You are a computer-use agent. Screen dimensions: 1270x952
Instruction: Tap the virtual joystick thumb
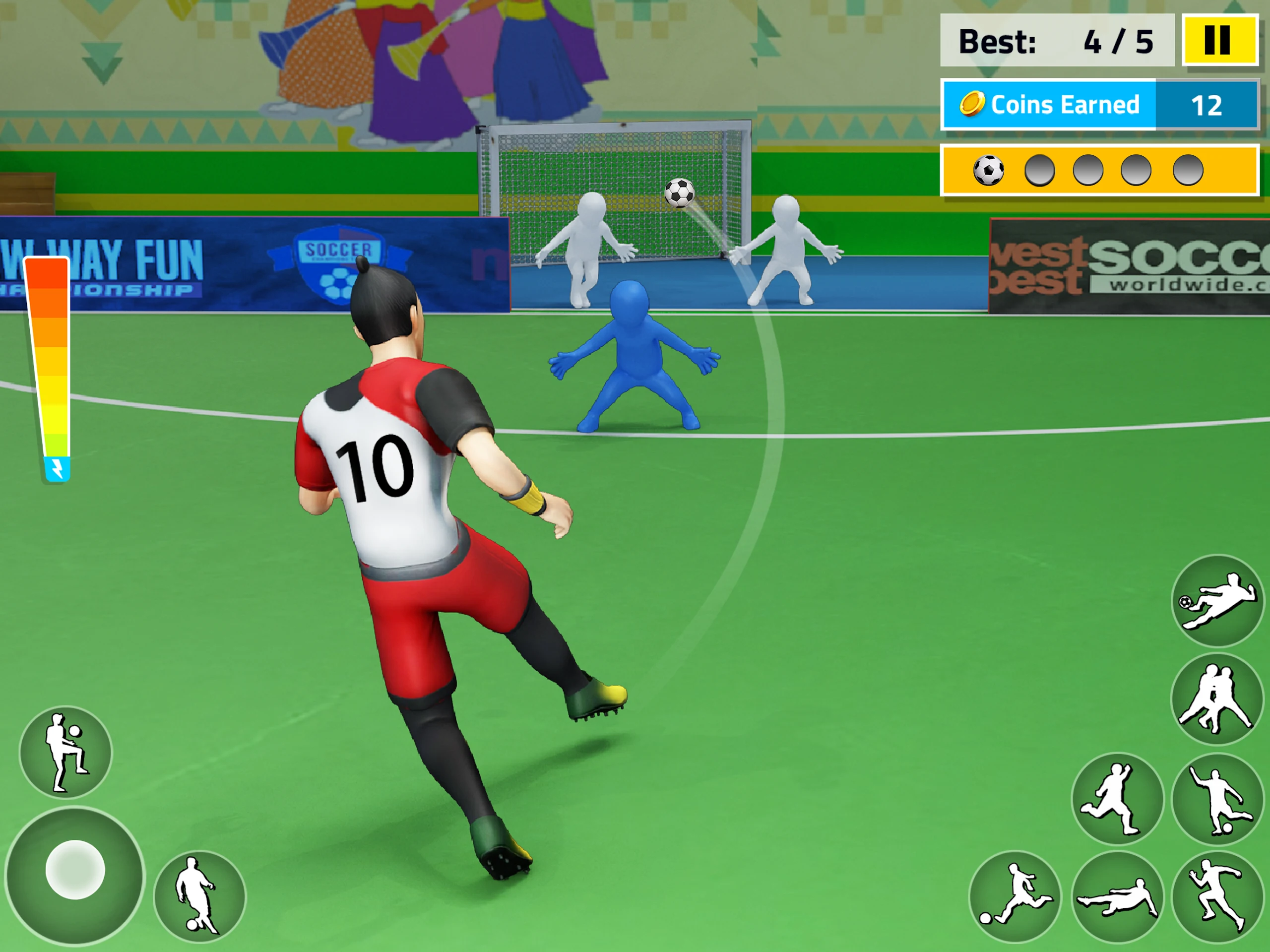coord(75,869)
